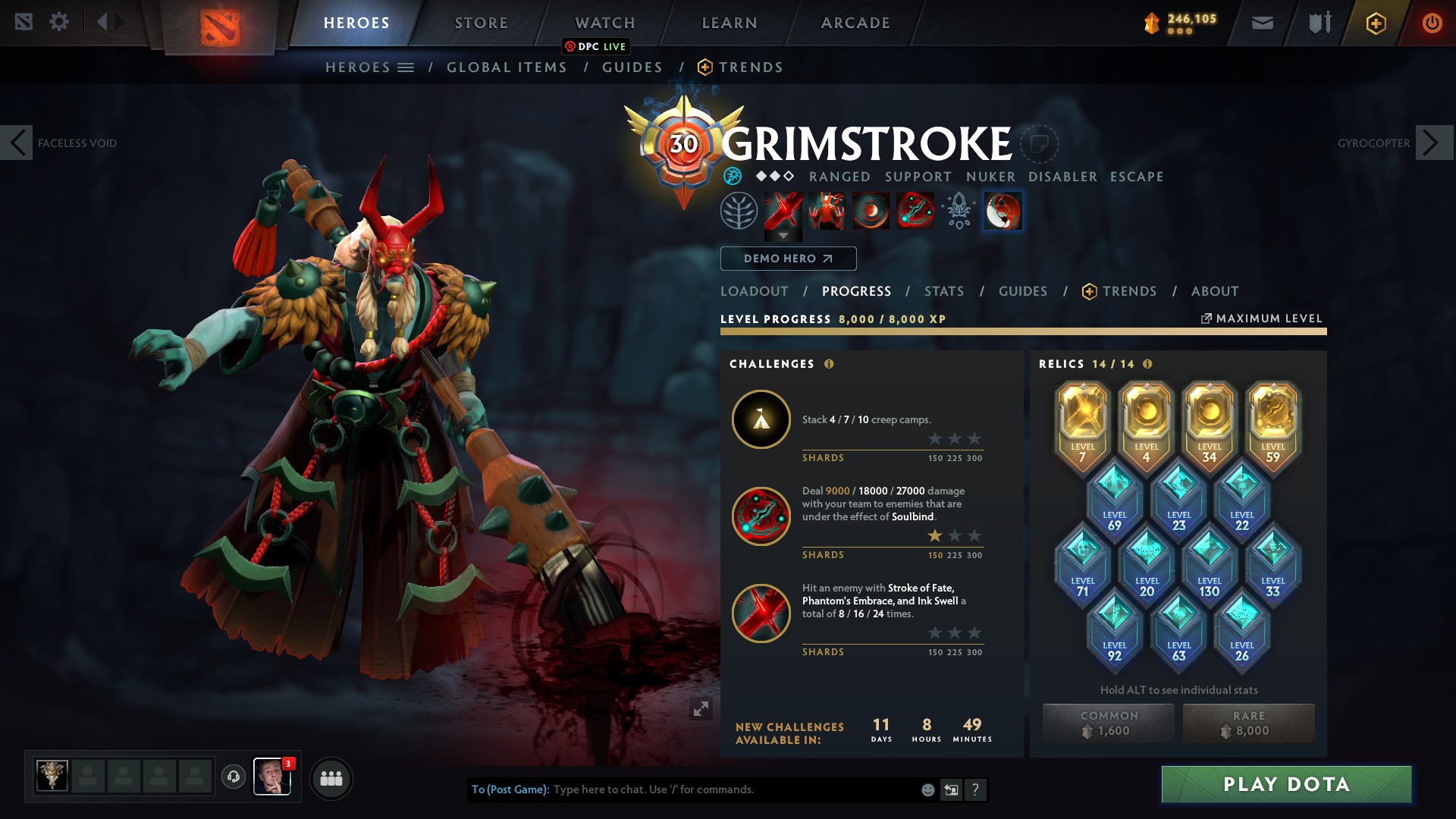The width and height of the screenshot is (1456, 819).
Task: Switch to the STATS tab
Action: [x=943, y=291]
